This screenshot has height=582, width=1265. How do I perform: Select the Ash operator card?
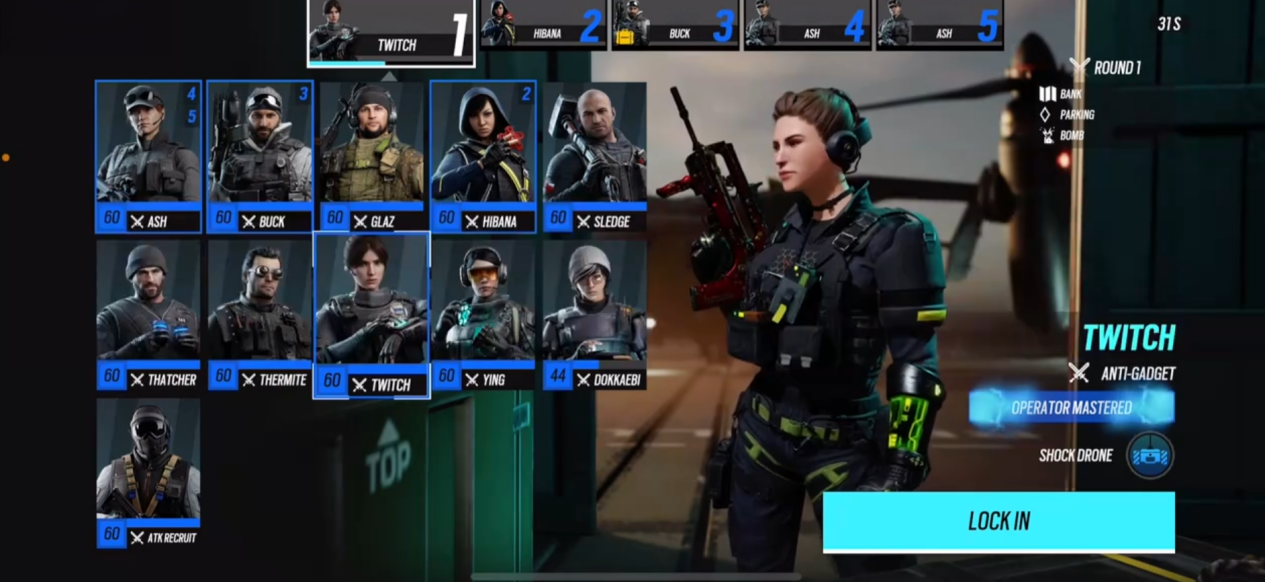(148, 156)
